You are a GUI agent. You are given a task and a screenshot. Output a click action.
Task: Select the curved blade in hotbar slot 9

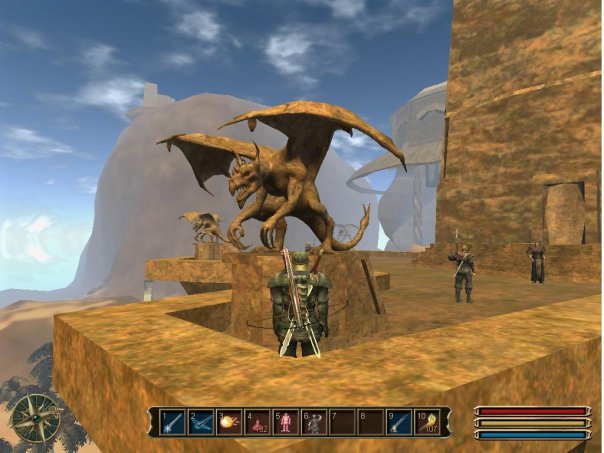click(x=398, y=422)
